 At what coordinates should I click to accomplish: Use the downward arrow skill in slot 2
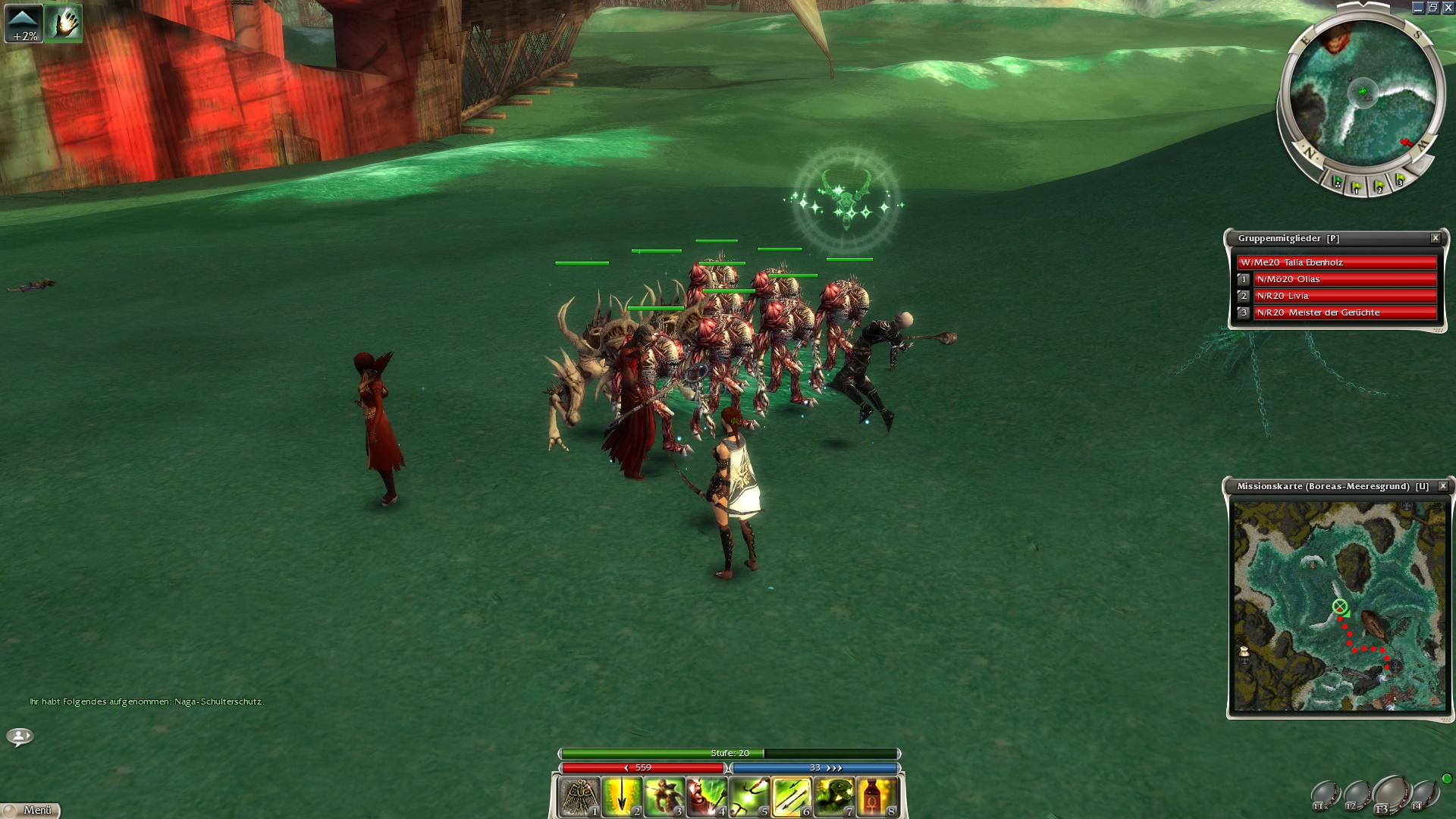[x=622, y=797]
